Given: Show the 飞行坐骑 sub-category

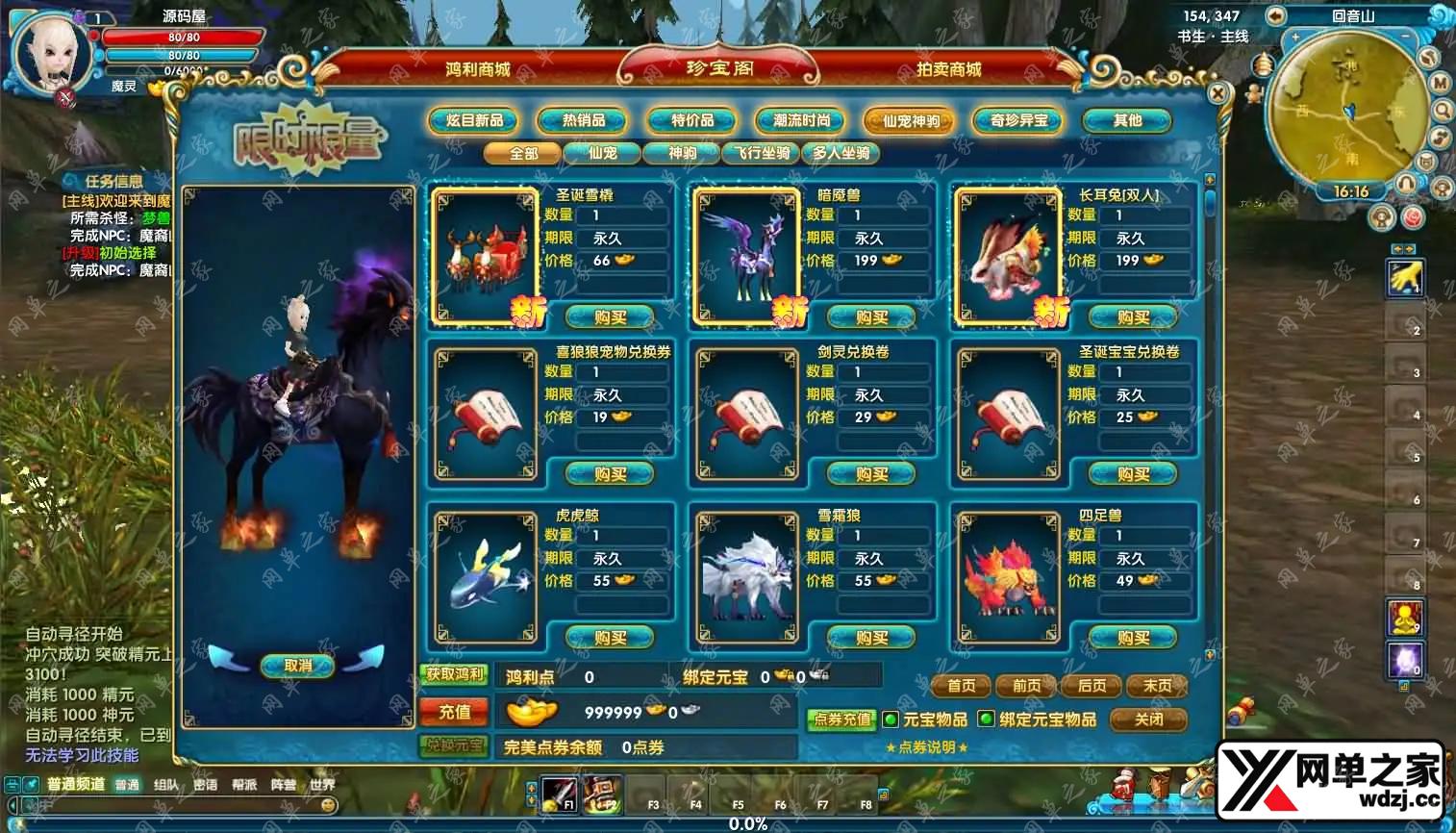Looking at the screenshot, I should (762, 153).
